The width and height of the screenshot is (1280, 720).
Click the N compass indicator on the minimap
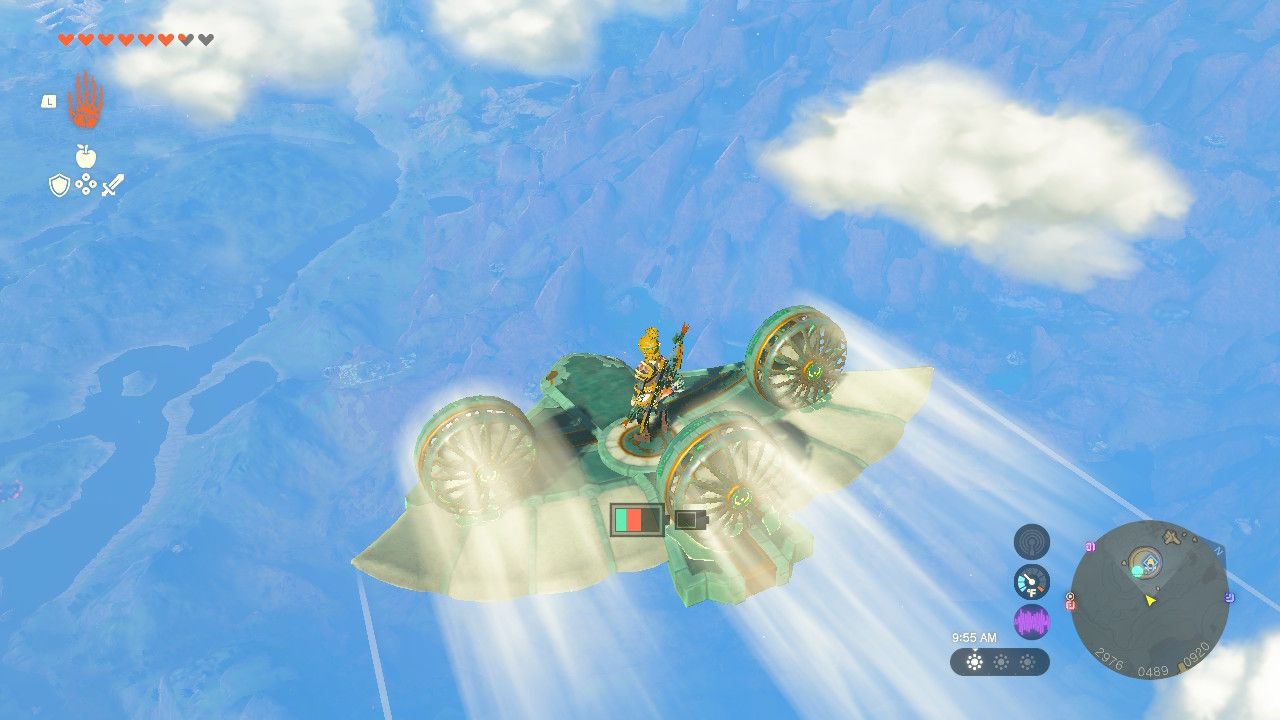pyautogui.click(x=1218, y=550)
